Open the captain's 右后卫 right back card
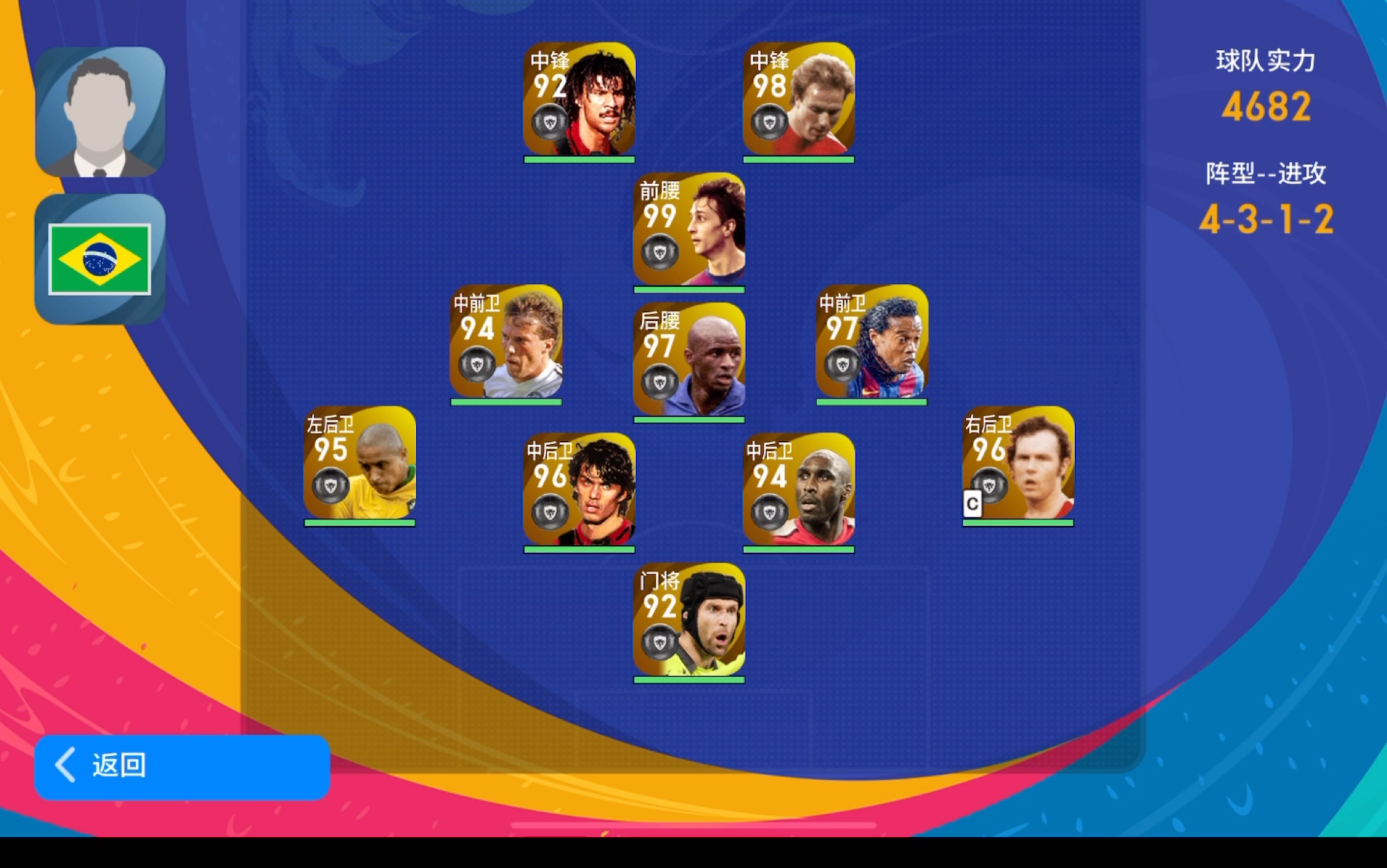Image resolution: width=1387 pixels, height=868 pixels. pos(1018,463)
